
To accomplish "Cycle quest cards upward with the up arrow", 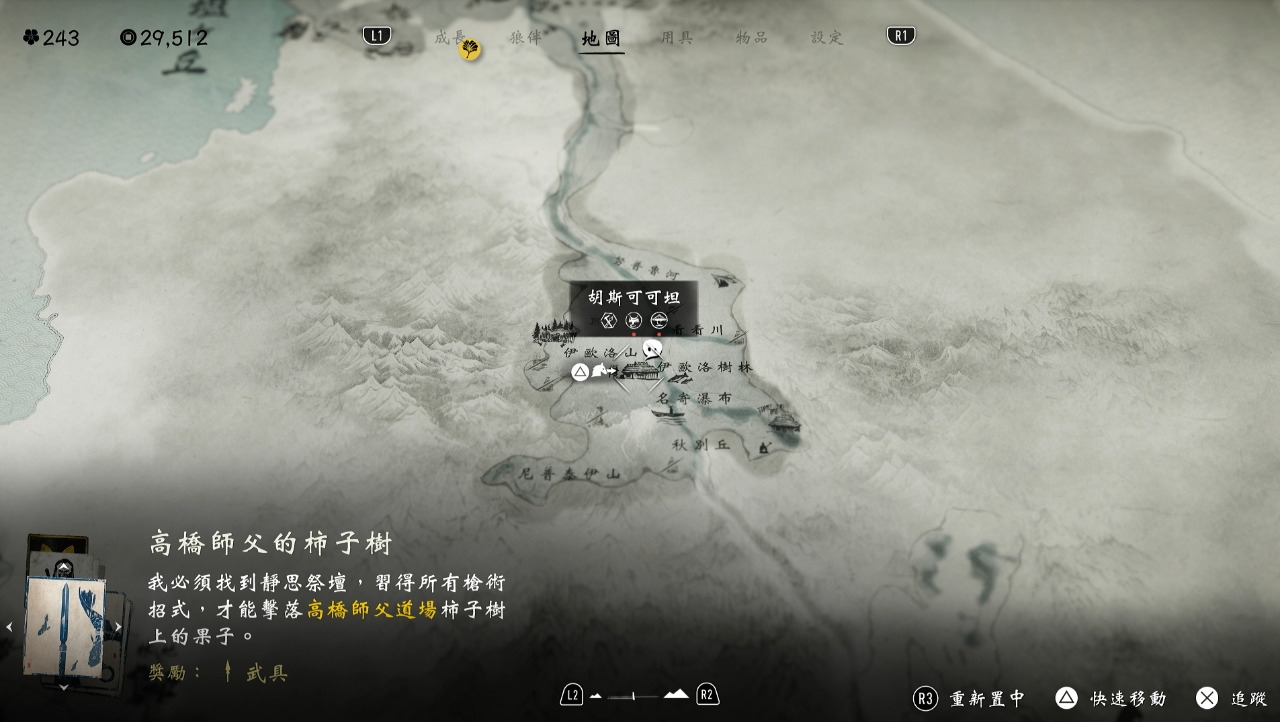I will [x=64, y=567].
